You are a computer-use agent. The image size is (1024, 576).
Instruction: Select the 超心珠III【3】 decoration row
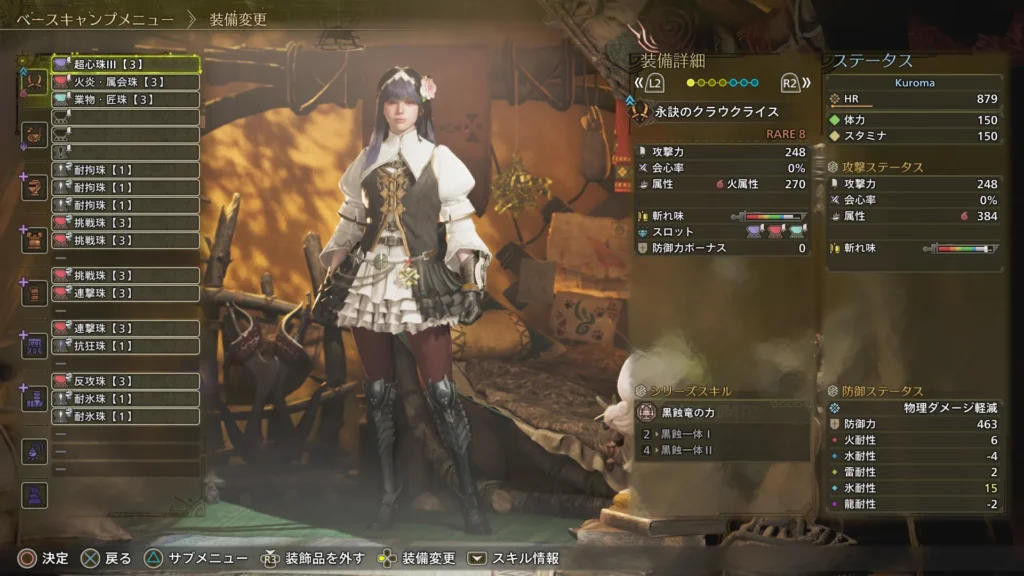pyautogui.click(x=125, y=64)
